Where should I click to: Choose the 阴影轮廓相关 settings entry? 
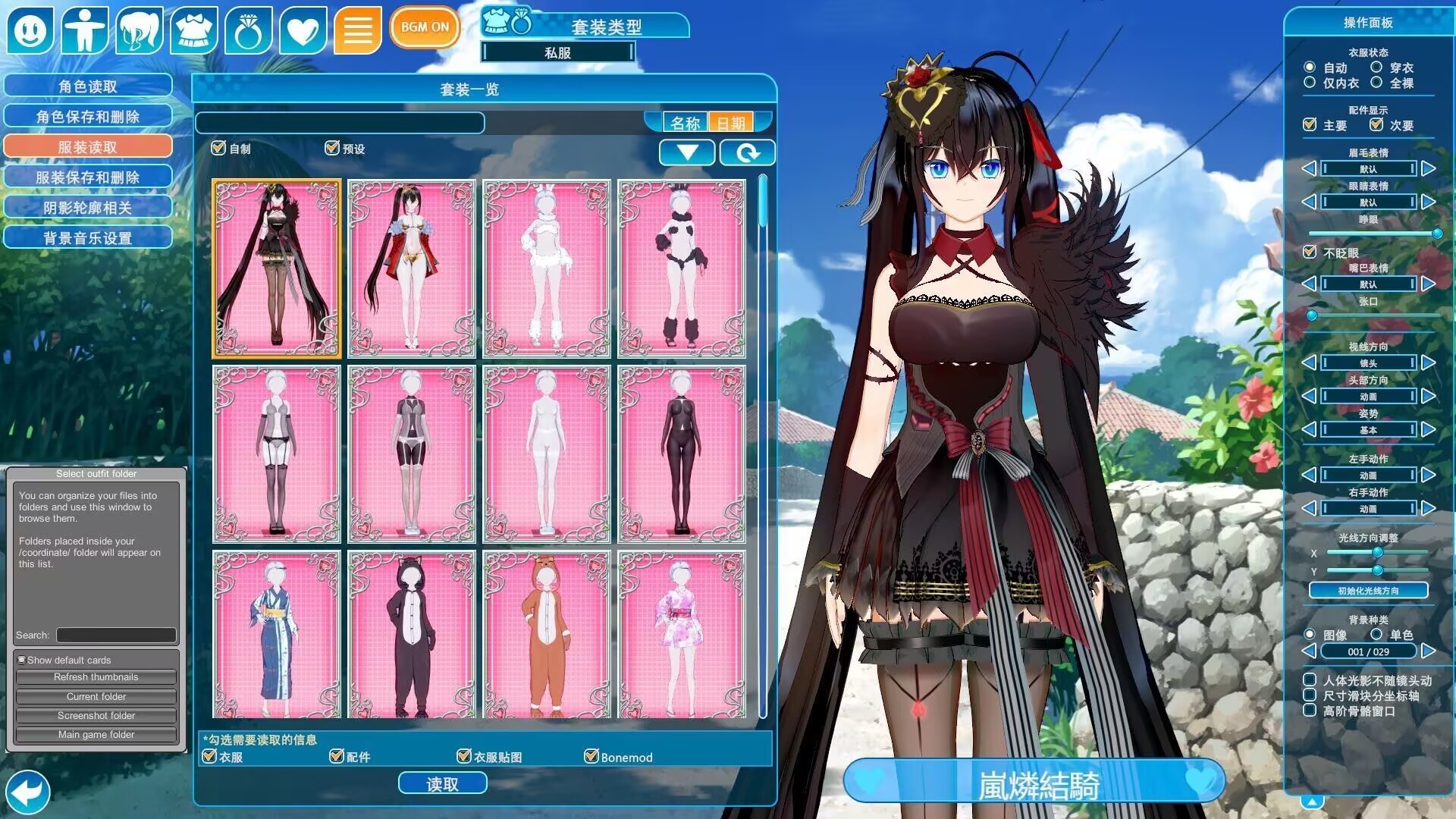click(88, 208)
